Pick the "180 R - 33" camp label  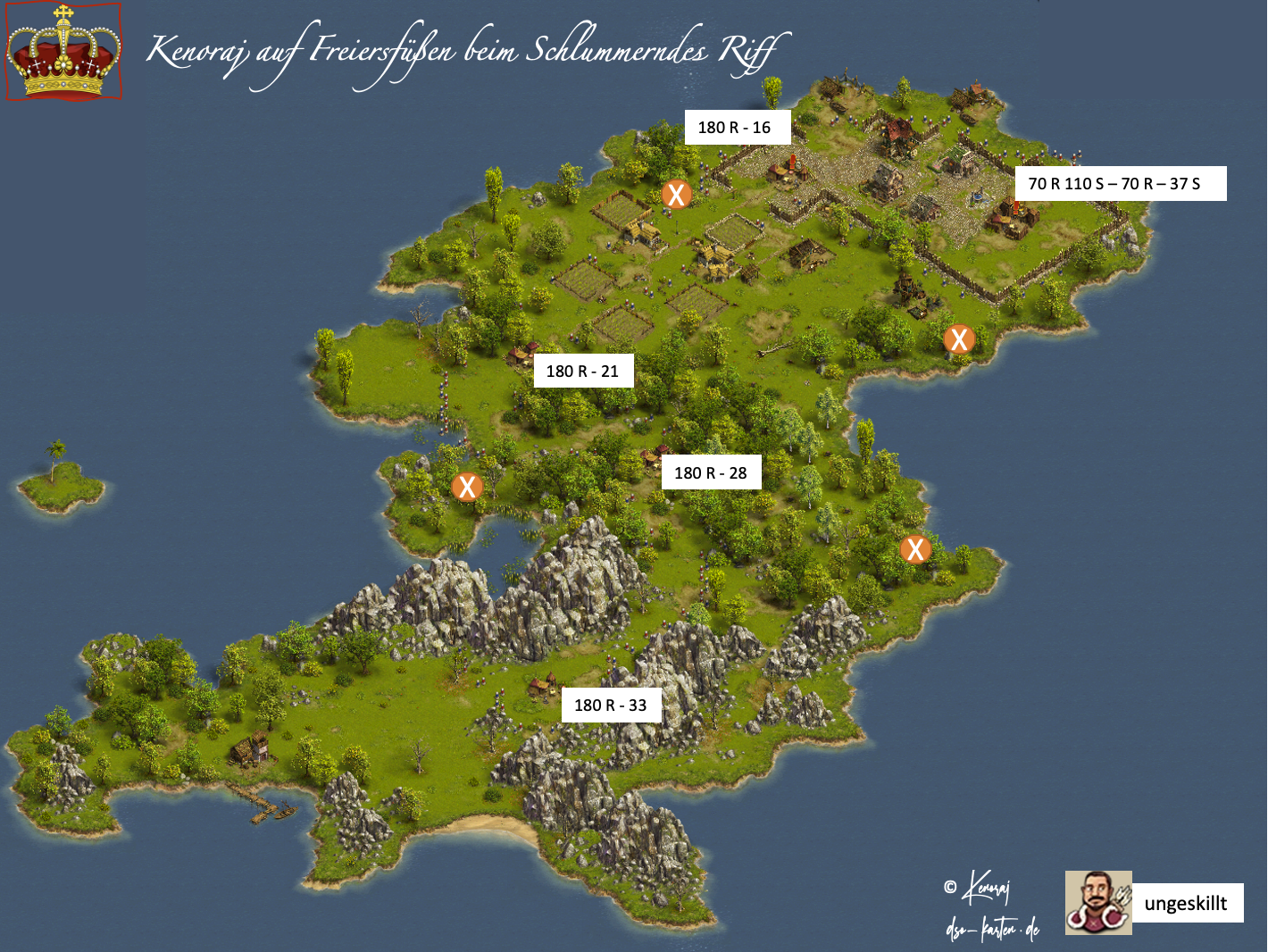[x=611, y=706]
